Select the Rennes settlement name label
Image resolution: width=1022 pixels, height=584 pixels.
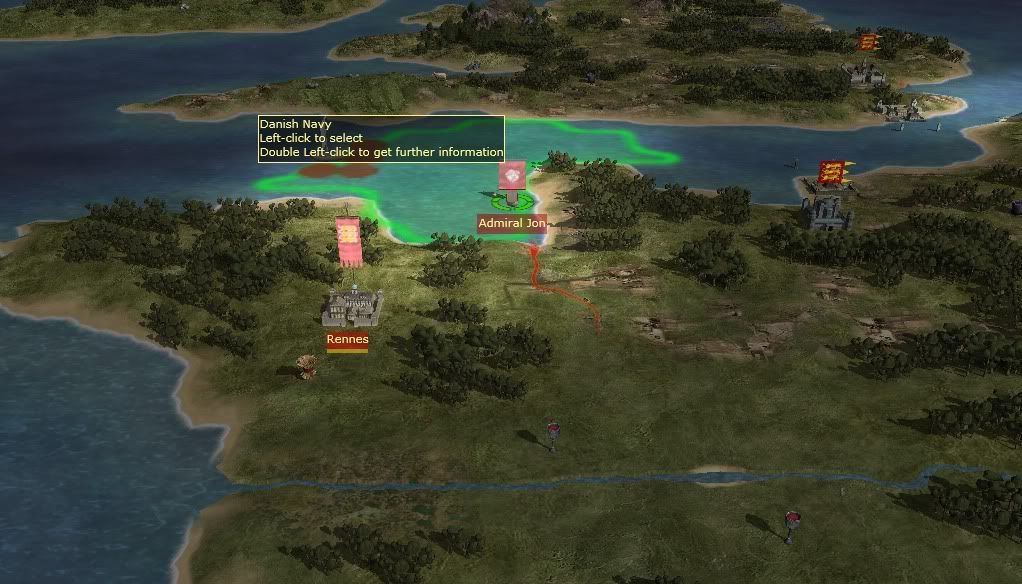pyautogui.click(x=347, y=339)
